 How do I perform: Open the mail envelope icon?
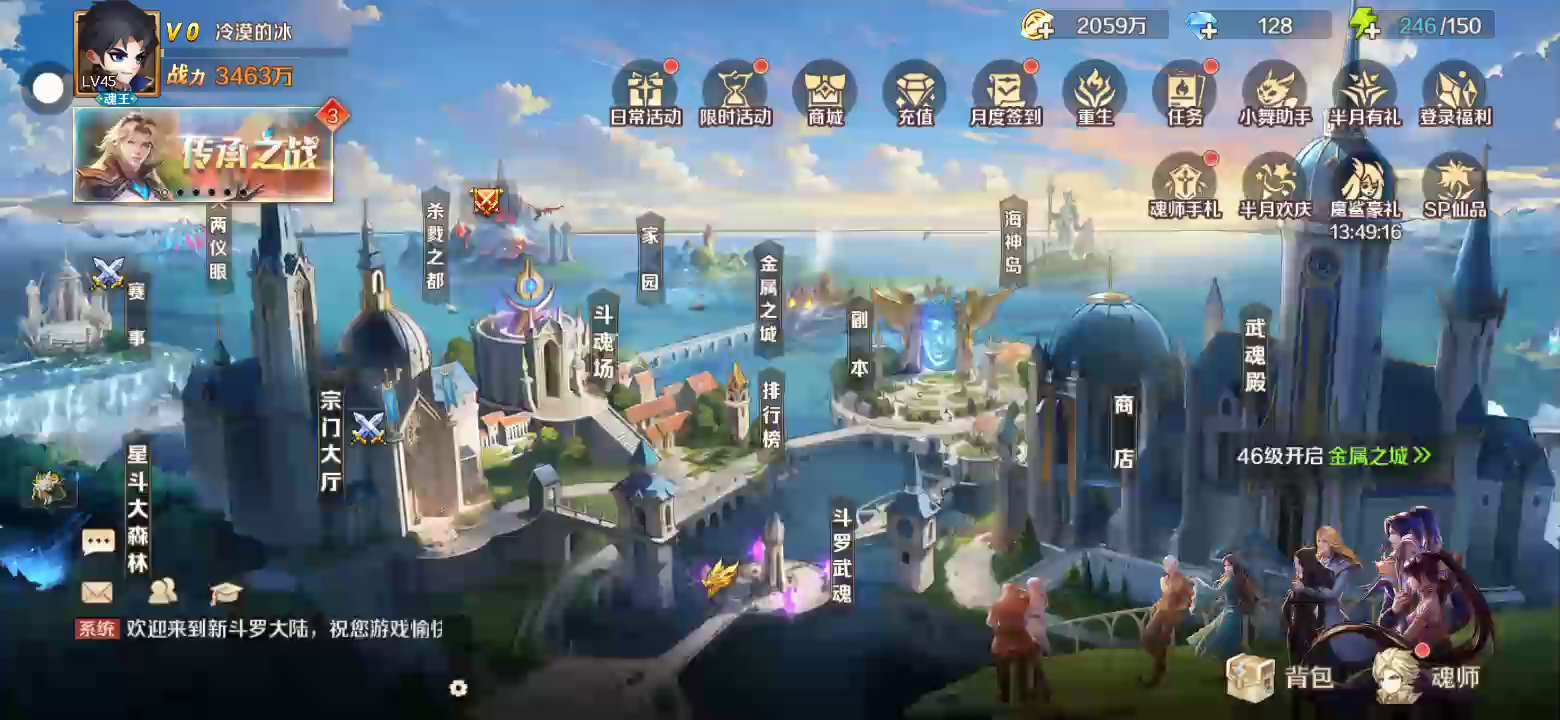pyautogui.click(x=97, y=592)
